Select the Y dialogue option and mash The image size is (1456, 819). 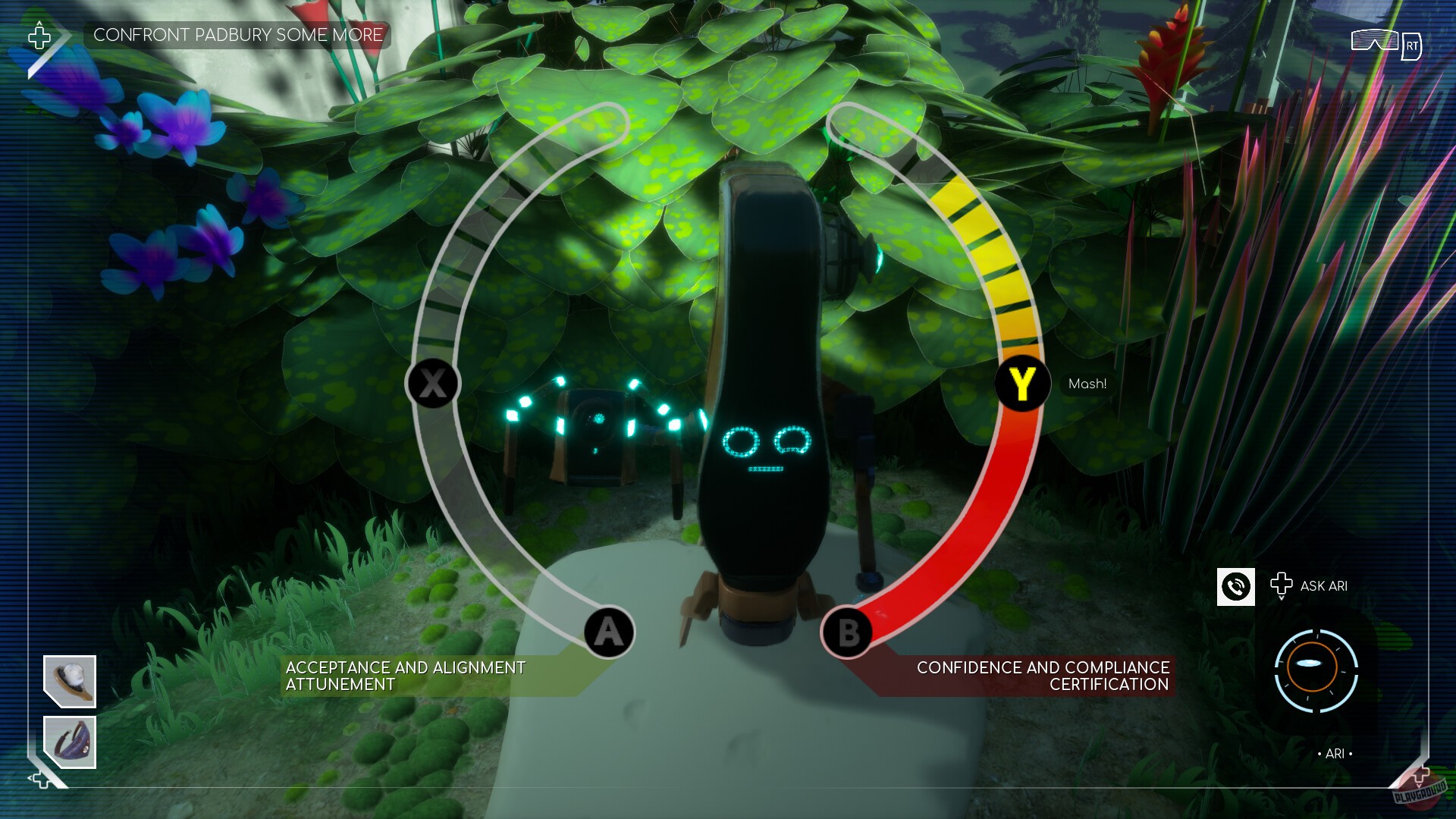tap(1021, 384)
